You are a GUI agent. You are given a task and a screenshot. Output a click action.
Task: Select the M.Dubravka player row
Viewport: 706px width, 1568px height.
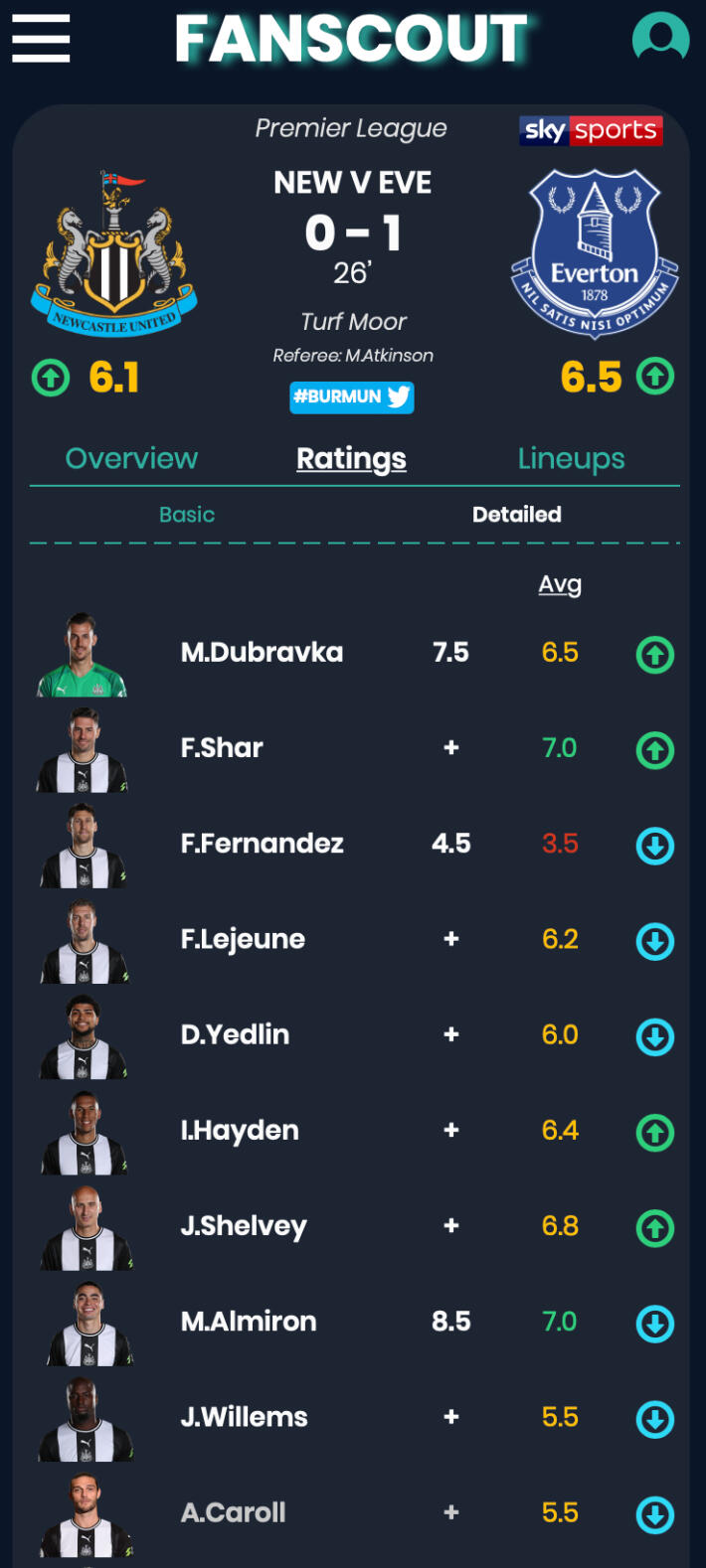tap(262, 653)
